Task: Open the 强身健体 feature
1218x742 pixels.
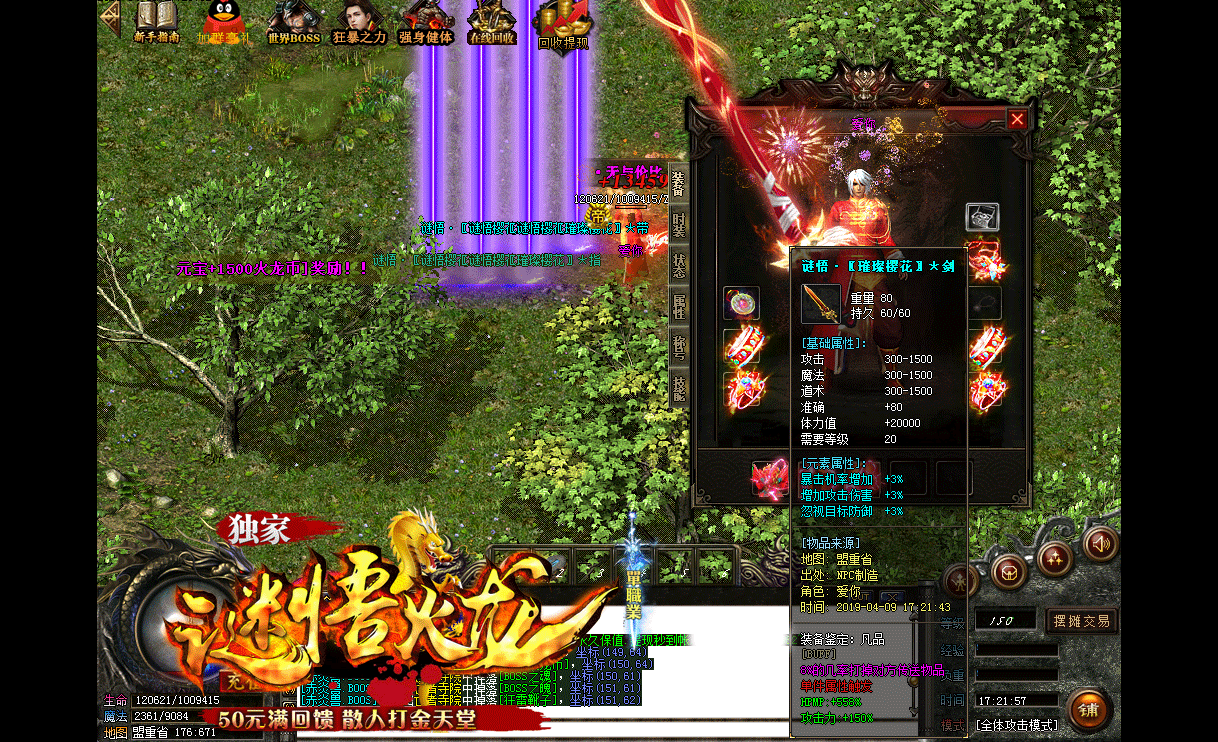Action: pyautogui.click(x=426, y=22)
